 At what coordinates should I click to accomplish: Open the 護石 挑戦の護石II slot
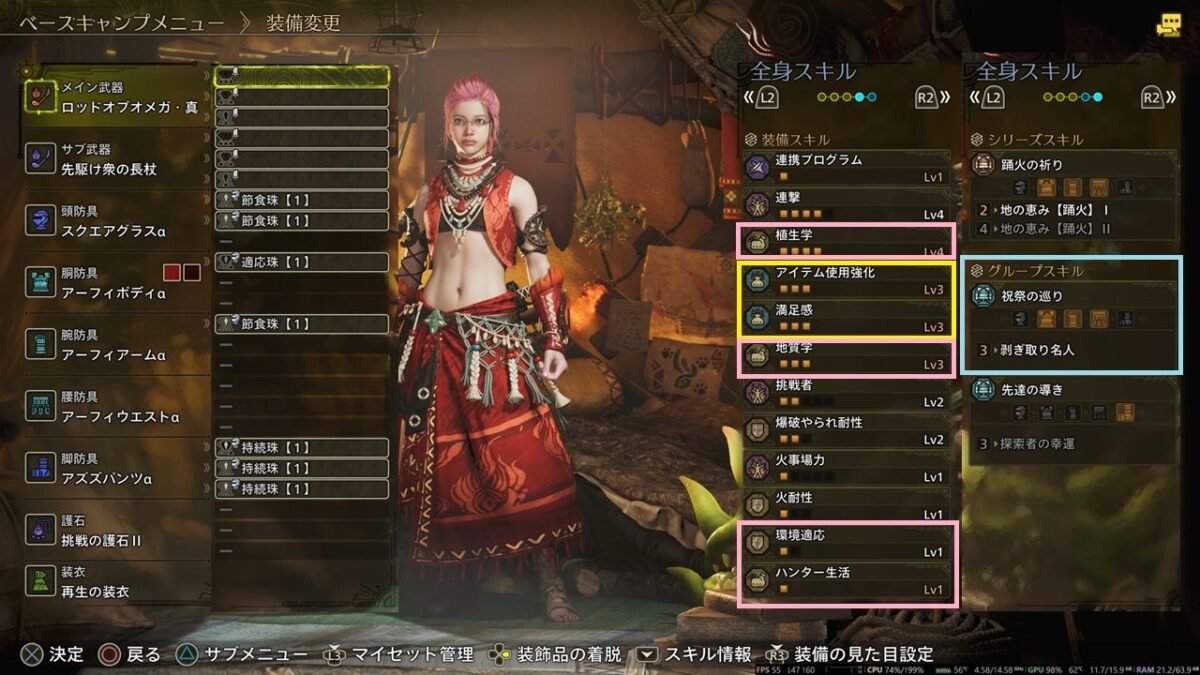[115, 532]
